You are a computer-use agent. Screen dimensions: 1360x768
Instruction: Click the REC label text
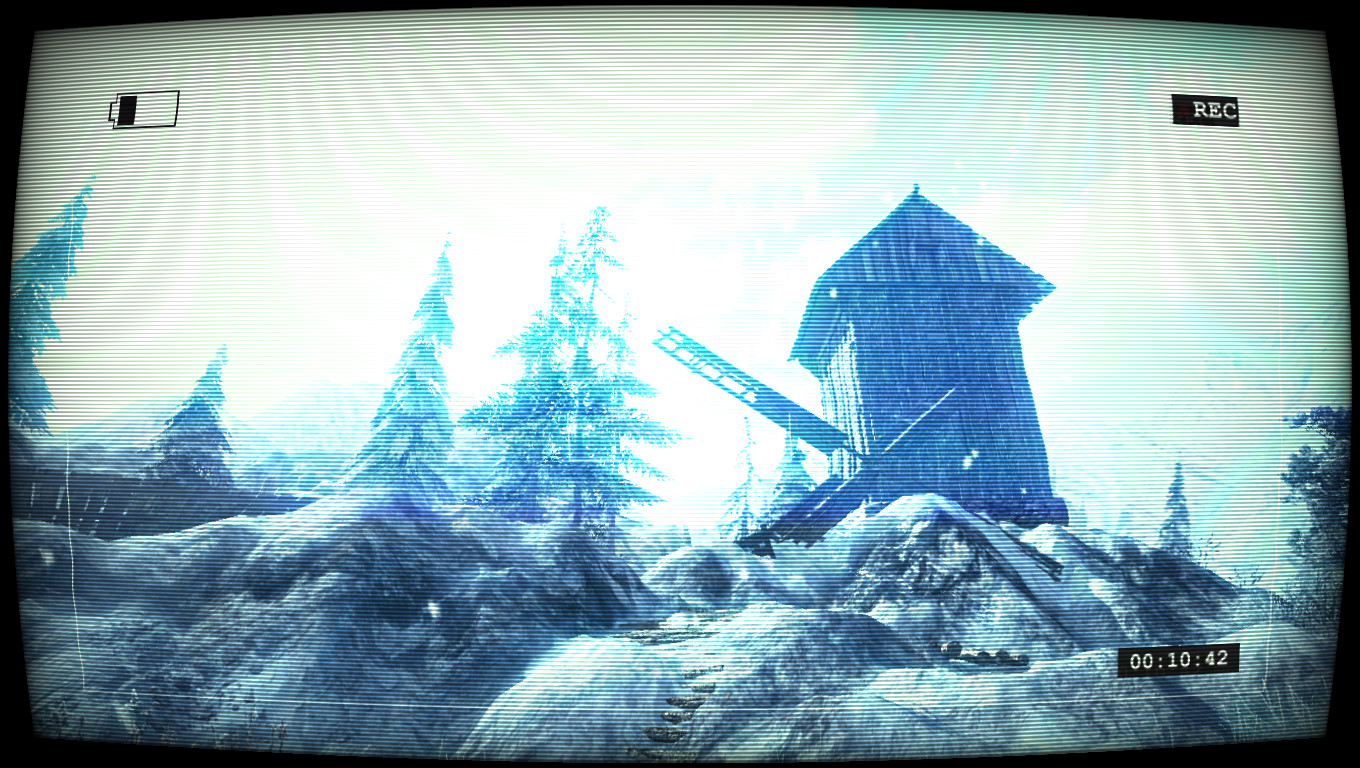coord(1213,111)
